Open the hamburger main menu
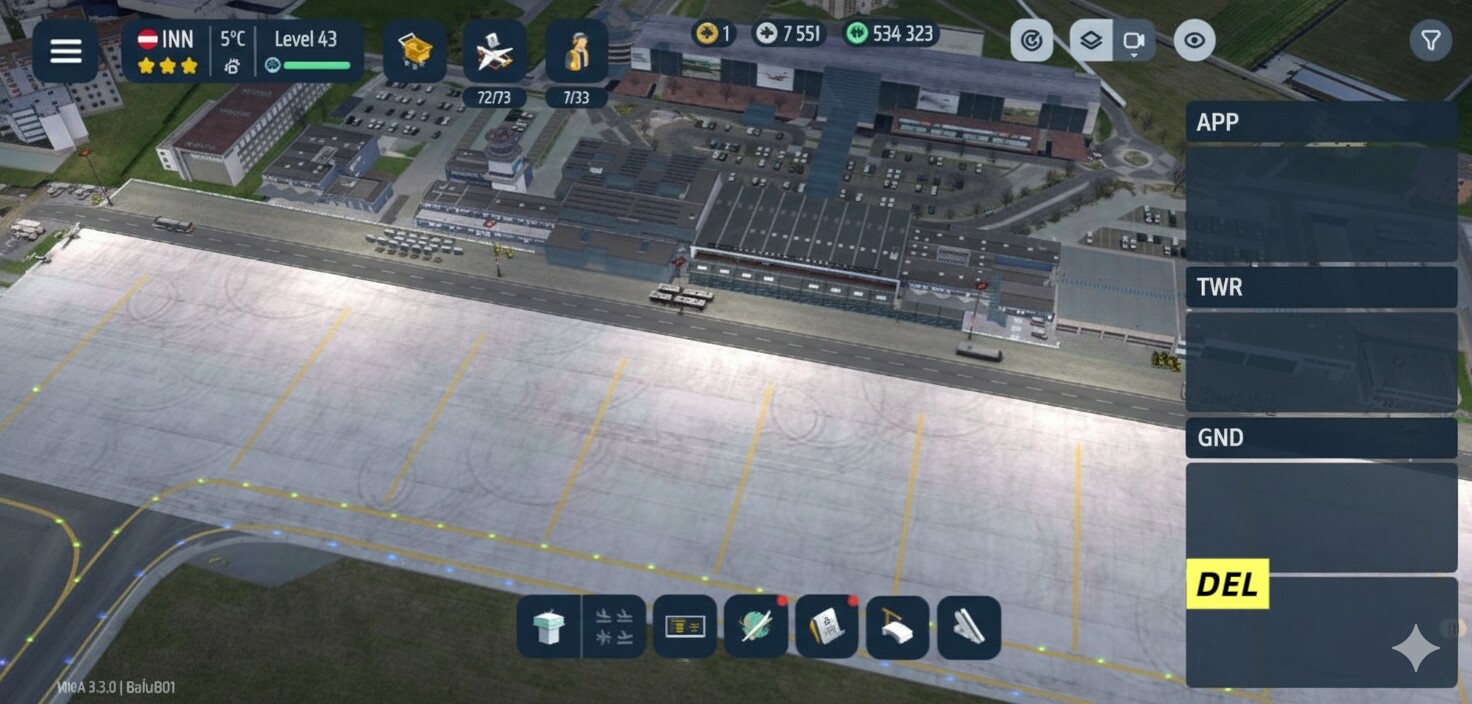 coord(65,51)
